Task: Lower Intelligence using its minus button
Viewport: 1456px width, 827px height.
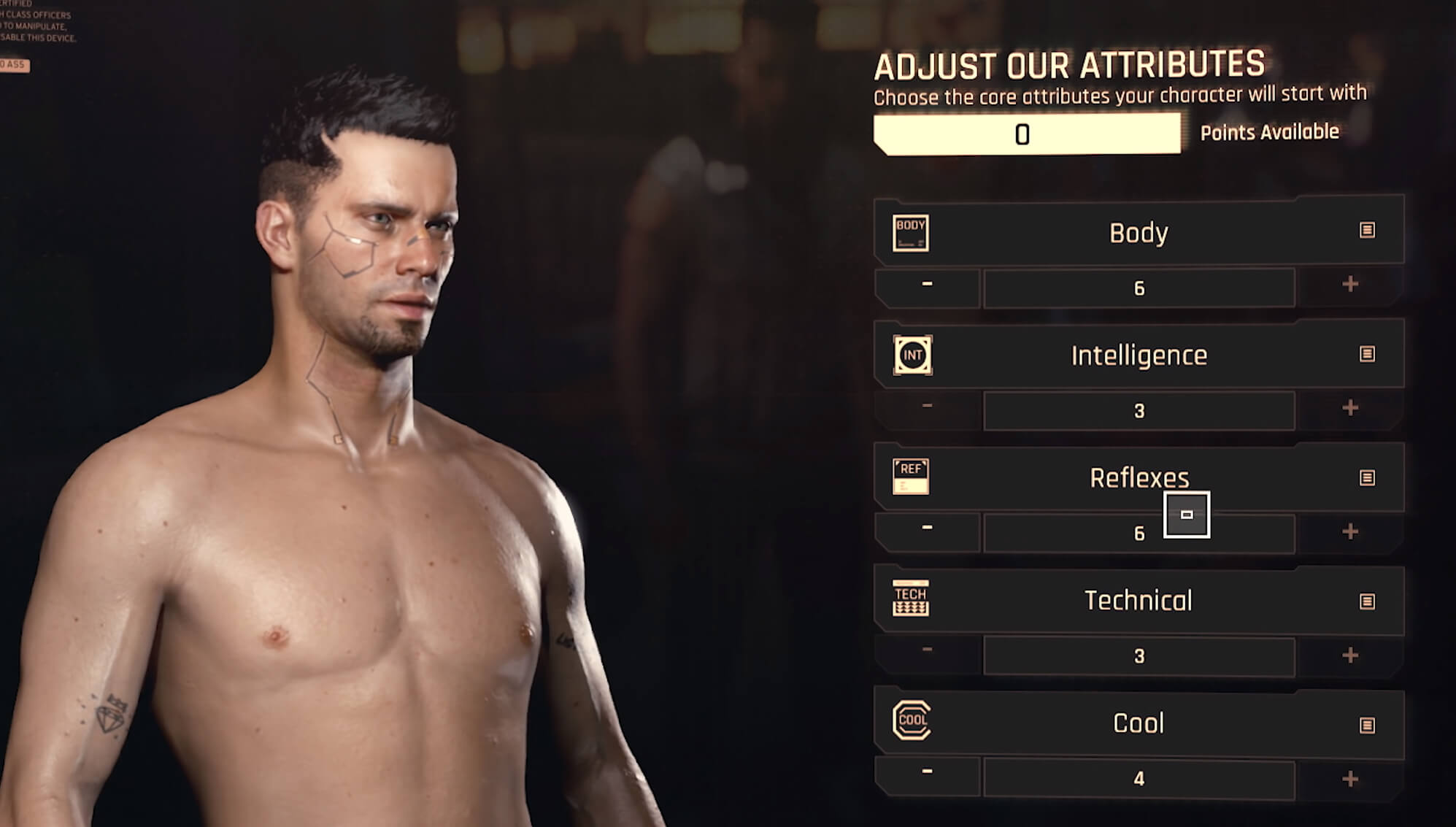Action: pyautogui.click(x=927, y=407)
